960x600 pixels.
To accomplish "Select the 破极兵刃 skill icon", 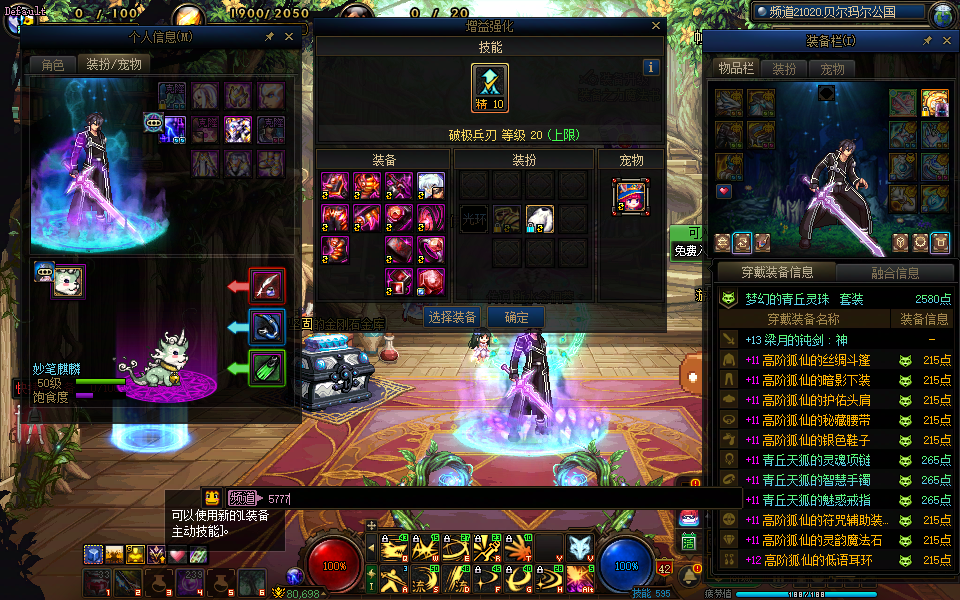I will pos(490,88).
